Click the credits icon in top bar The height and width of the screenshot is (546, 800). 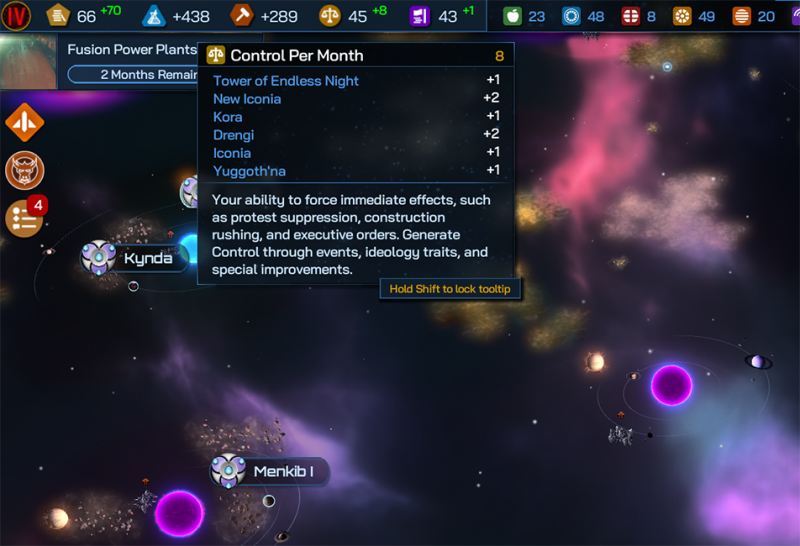pyautogui.click(x=59, y=16)
